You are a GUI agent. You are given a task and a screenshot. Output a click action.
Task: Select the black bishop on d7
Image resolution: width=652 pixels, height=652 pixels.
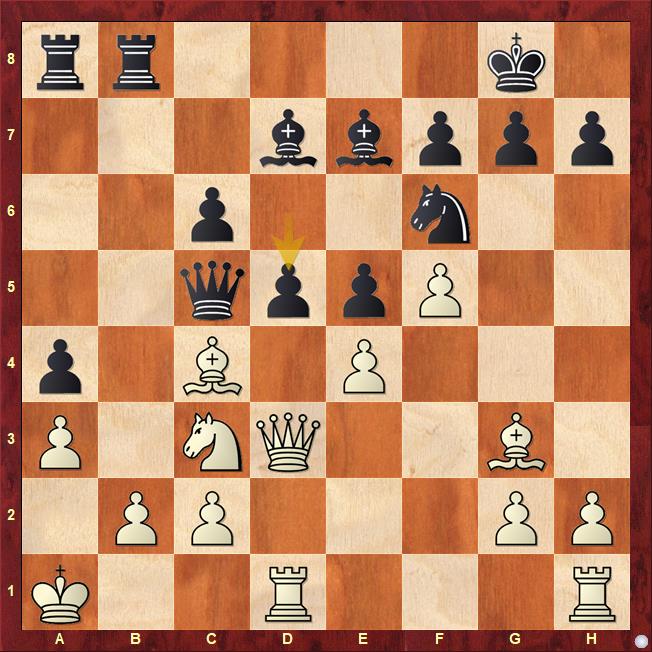[x=289, y=137]
